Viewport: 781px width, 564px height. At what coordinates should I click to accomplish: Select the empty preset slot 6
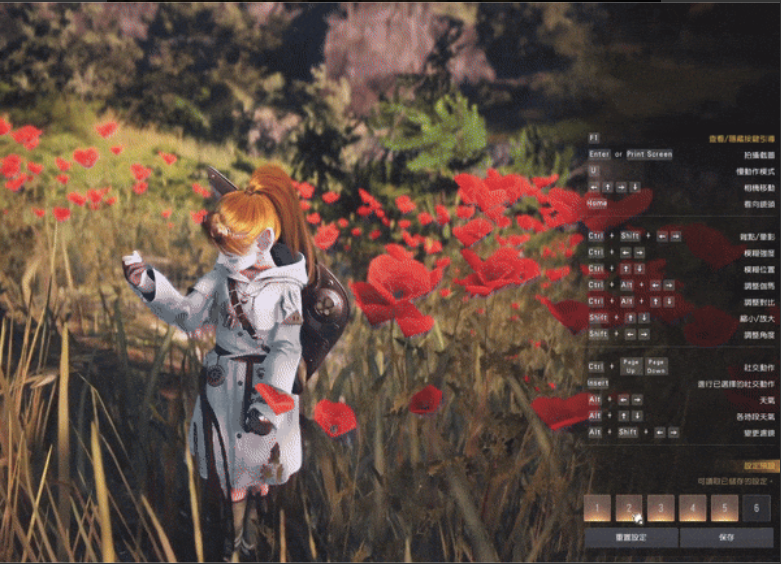click(x=757, y=507)
